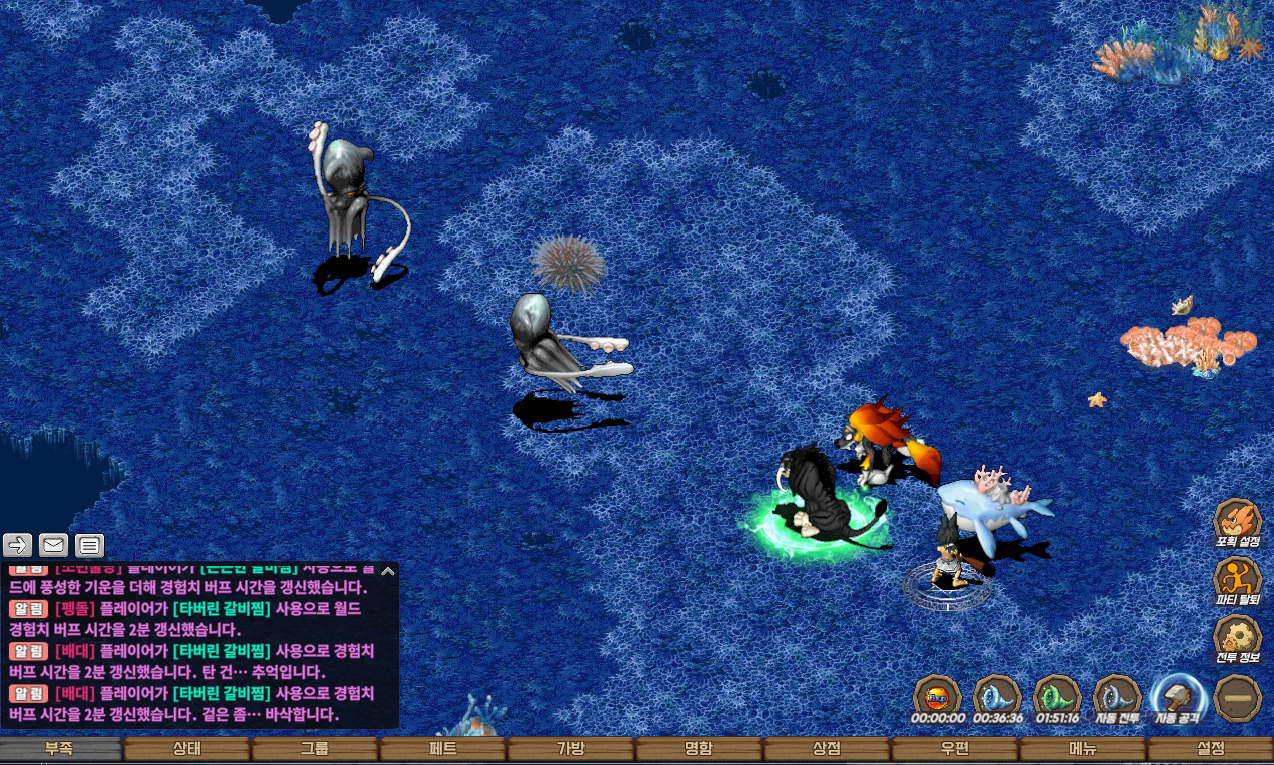Open the 메뉴 (Menu) button
This screenshot has height=765, width=1274.
[x=1083, y=748]
